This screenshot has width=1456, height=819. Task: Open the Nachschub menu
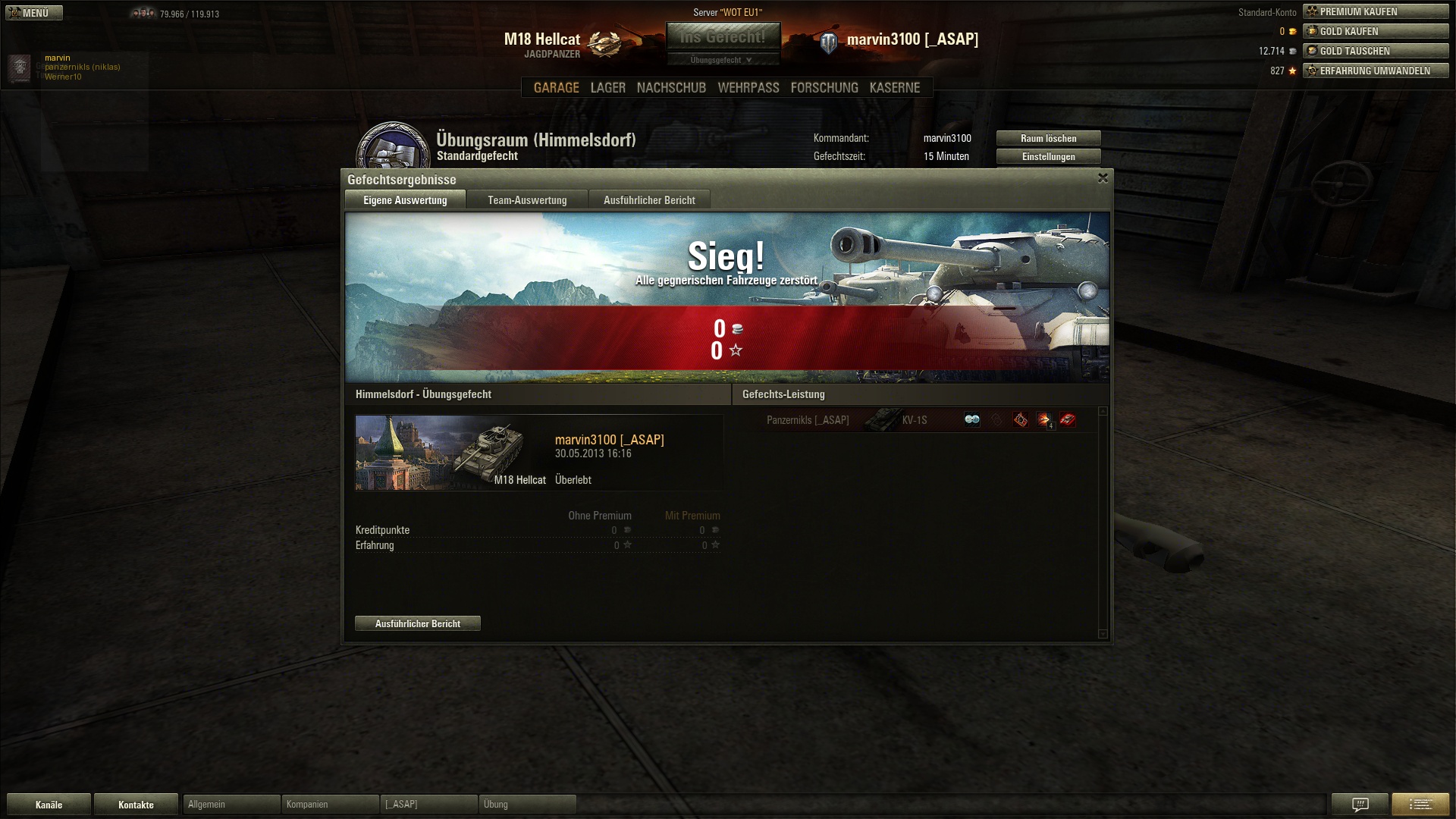(x=671, y=88)
